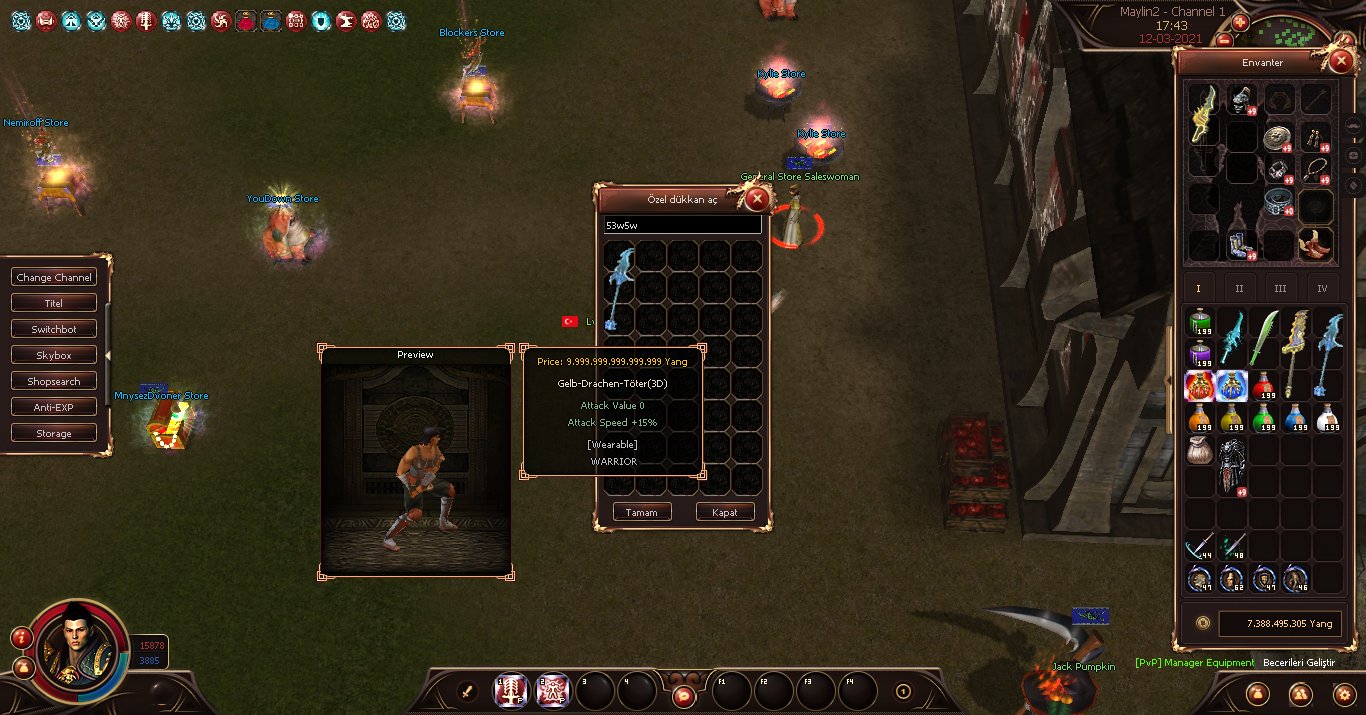Close the Envanter inventory window

[x=1340, y=62]
